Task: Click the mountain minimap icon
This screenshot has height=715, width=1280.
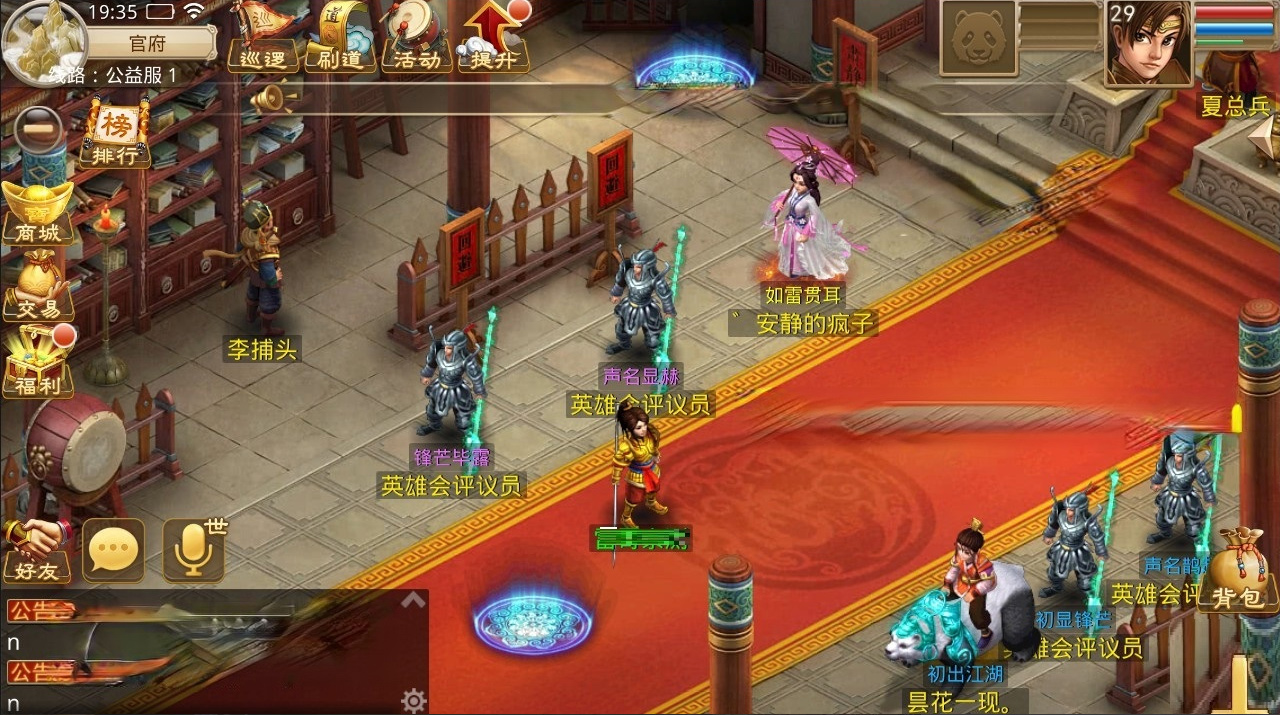Action: (x=42, y=40)
